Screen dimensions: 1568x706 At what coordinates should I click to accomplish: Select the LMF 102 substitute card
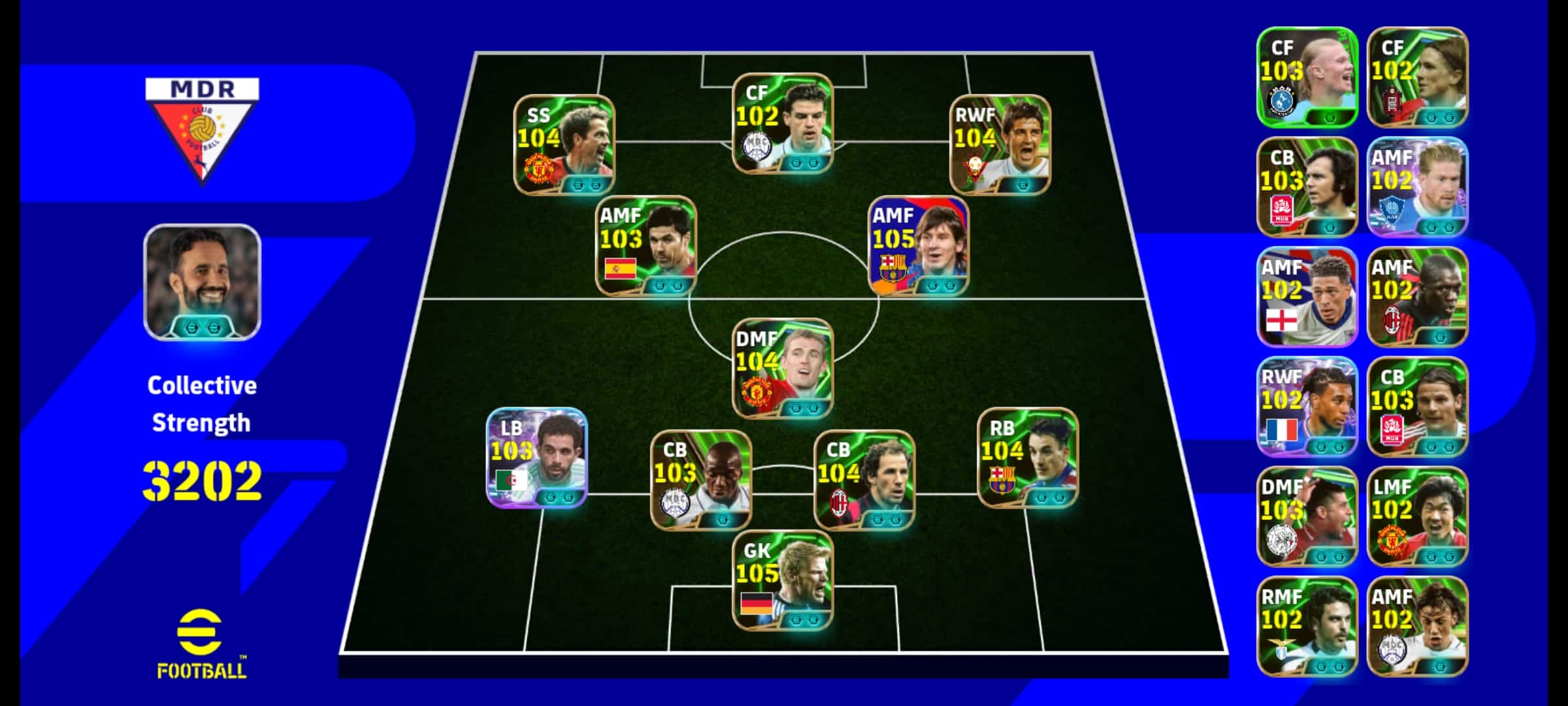1417,516
